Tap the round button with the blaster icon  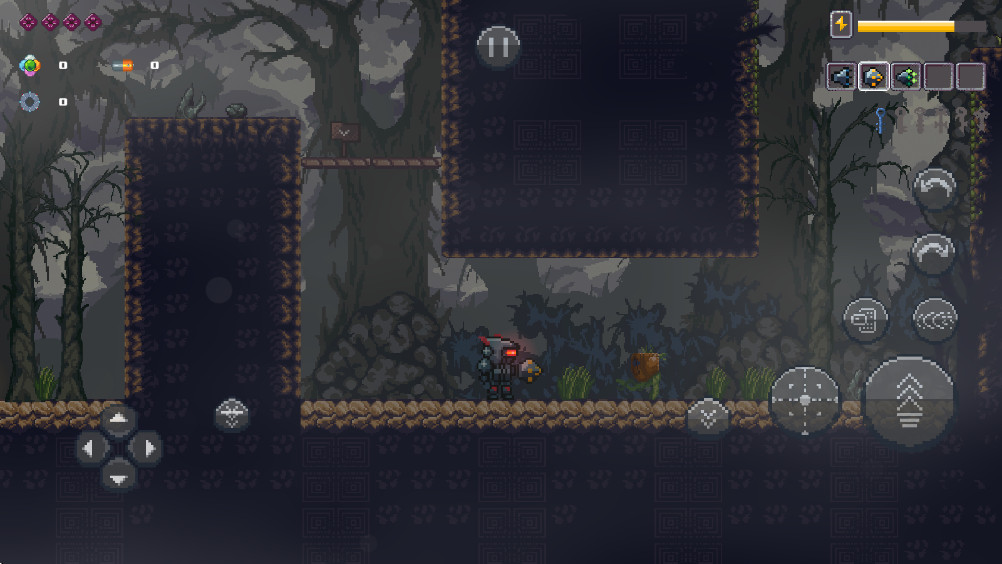pos(865,320)
